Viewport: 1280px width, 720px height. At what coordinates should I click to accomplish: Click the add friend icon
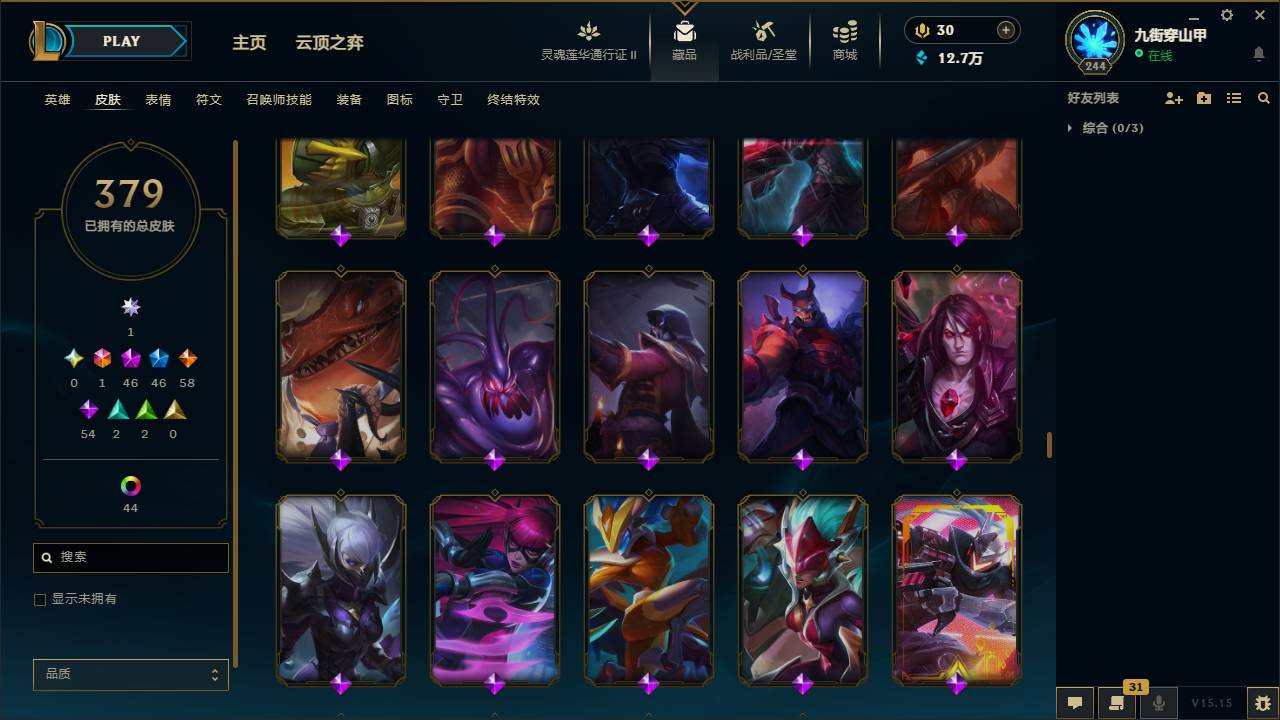pyautogui.click(x=1173, y=97)
